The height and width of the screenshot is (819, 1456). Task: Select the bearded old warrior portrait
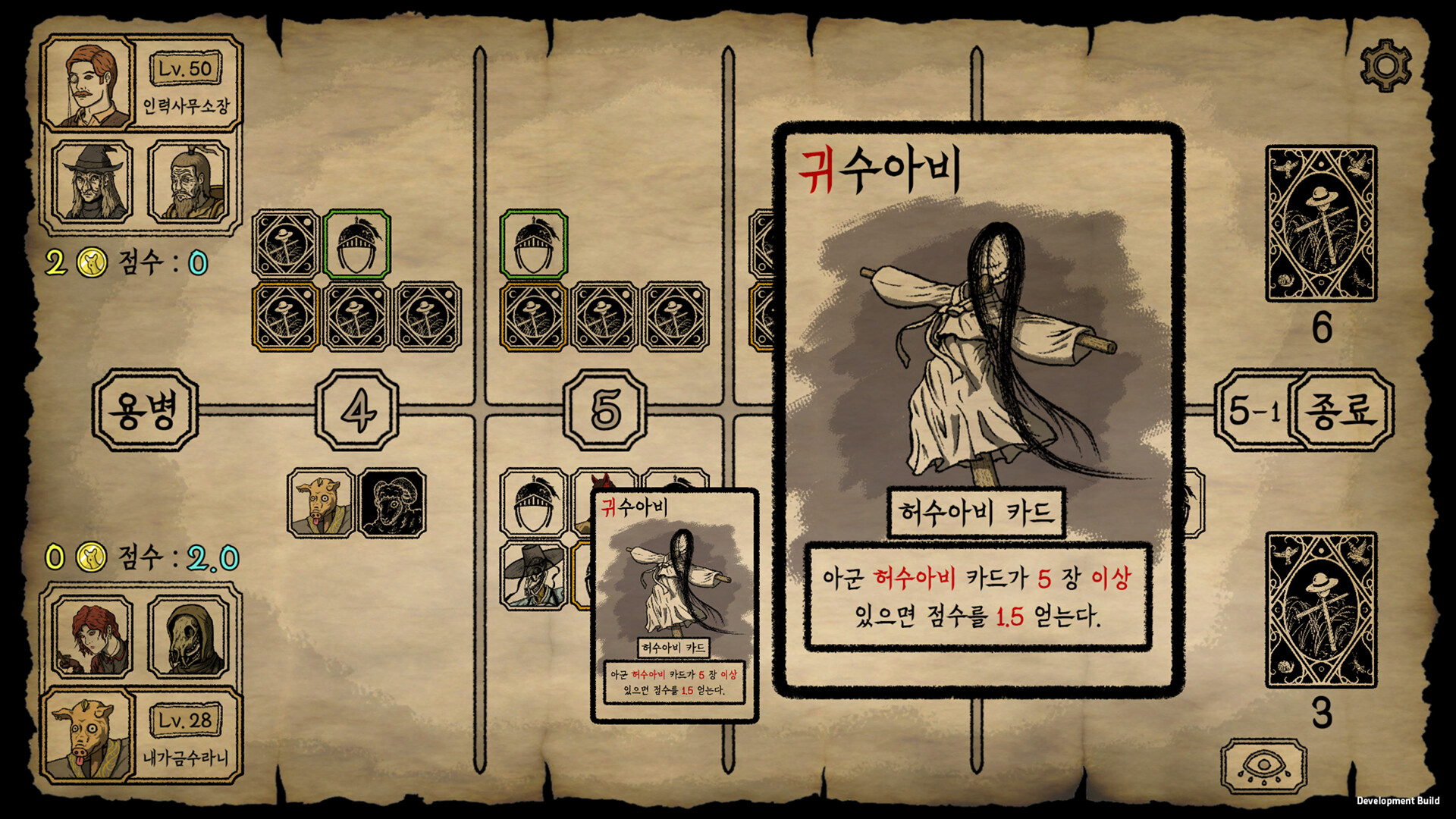pos(188,182)
